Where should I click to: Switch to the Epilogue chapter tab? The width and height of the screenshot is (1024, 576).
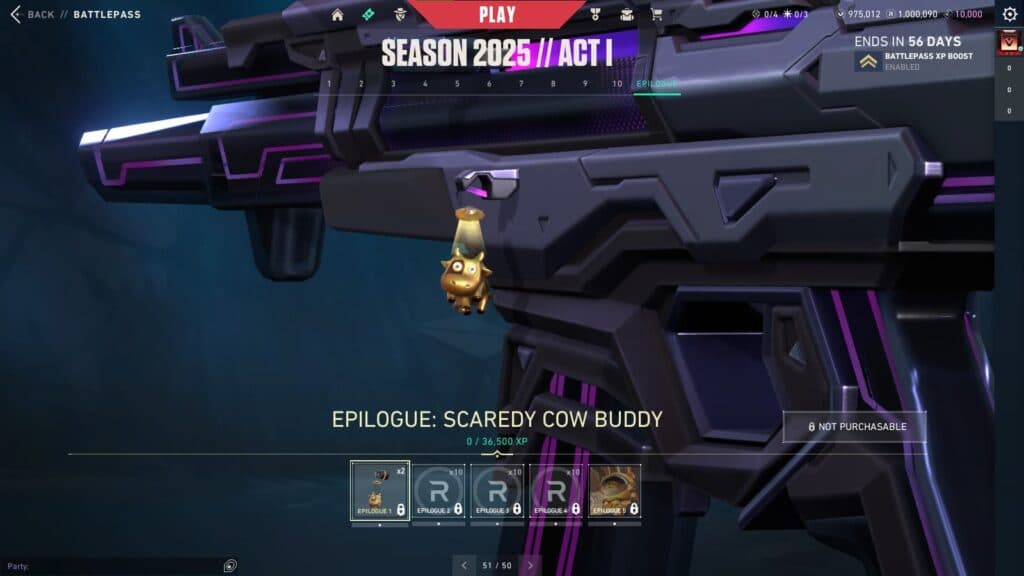[657, 84]
